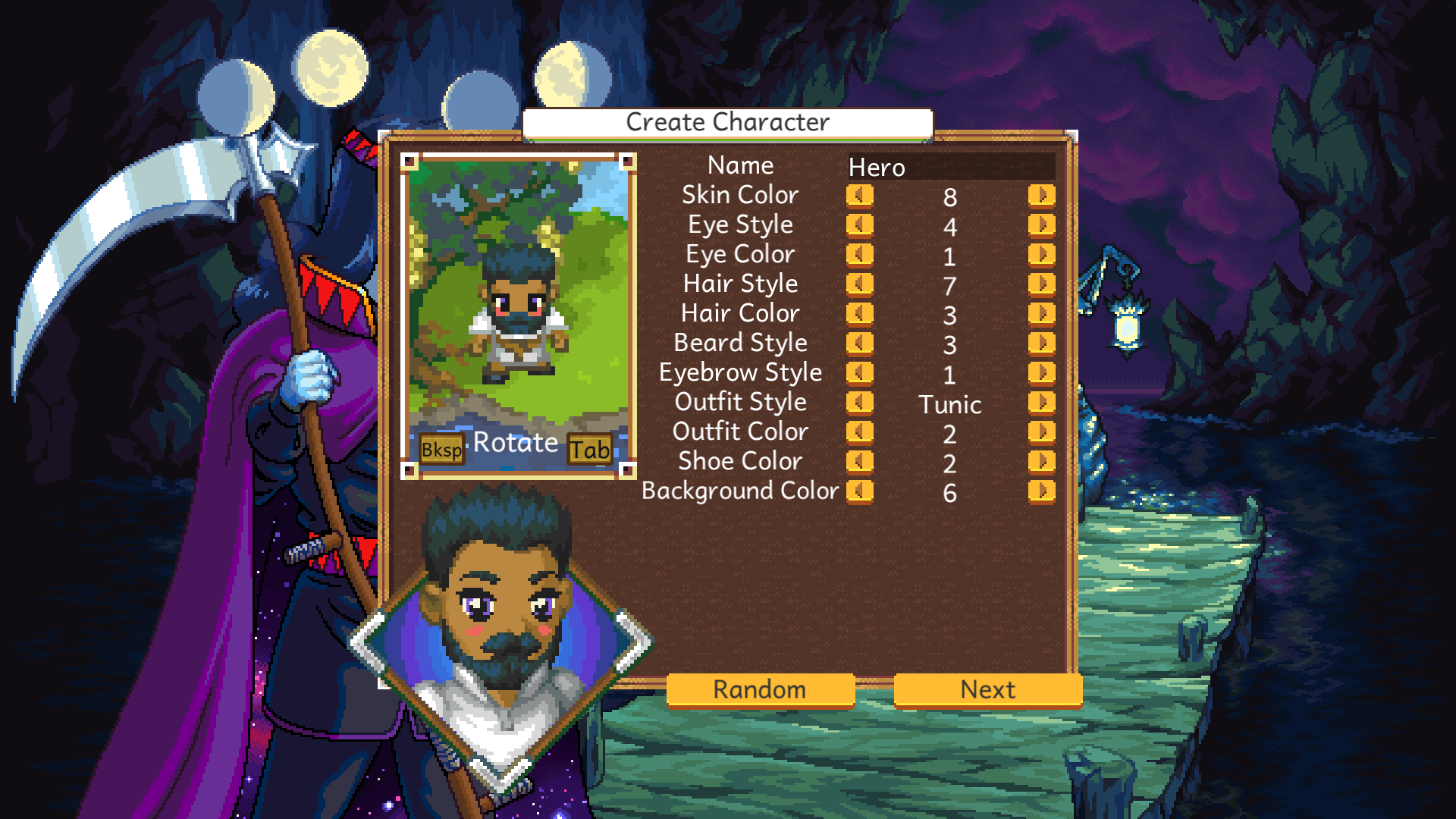The height and width of the screenshot is (819, 1456).
Task: Increase the Outfit Color value
Action: (x=1041, y=432)
